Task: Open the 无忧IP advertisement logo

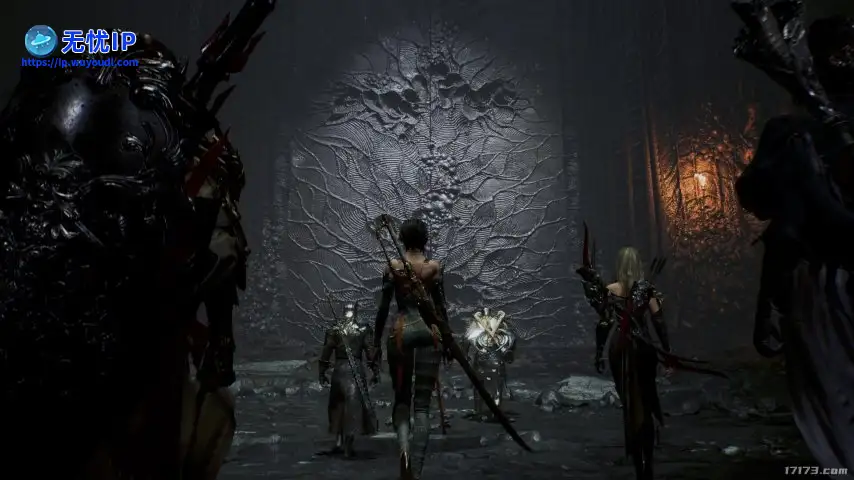Action: point(79,40)
